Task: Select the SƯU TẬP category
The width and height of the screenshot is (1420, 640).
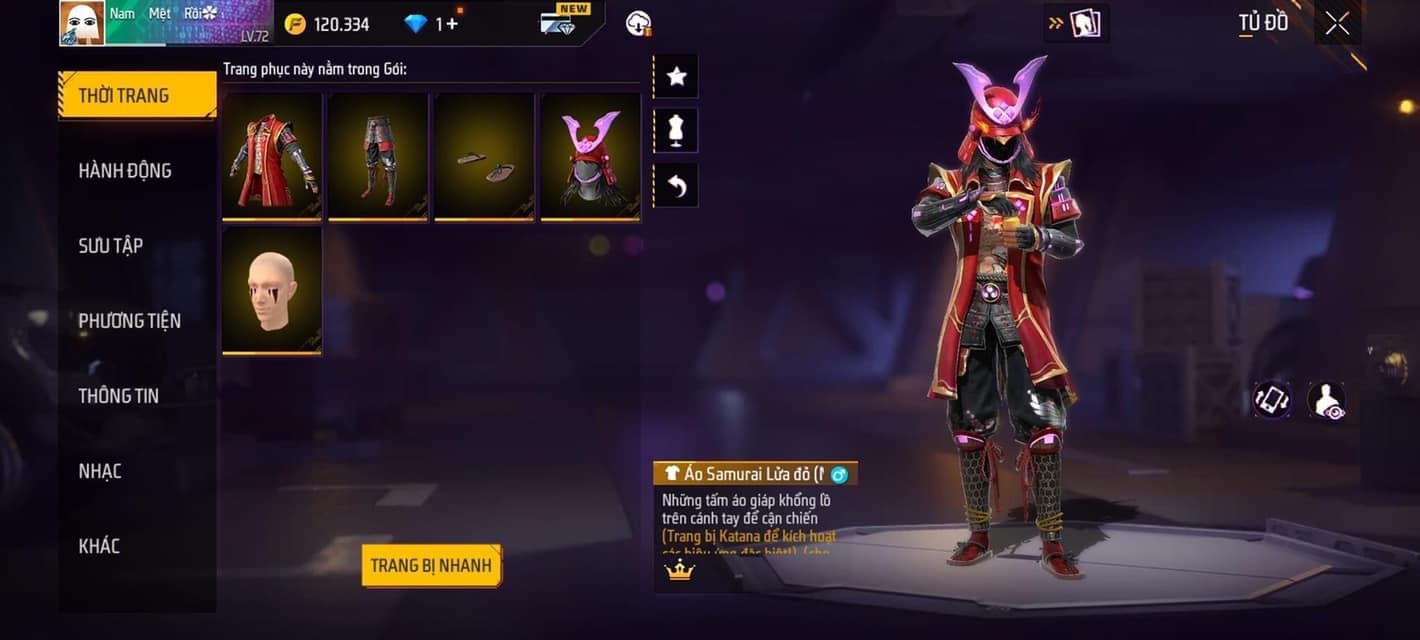Action: [x=111, y=246]
